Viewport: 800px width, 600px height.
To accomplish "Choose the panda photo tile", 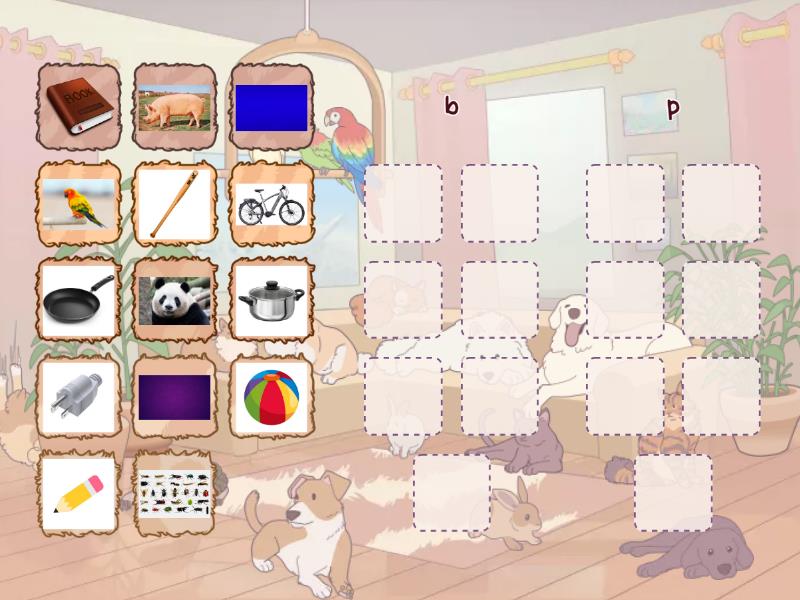I will [175, 300].
